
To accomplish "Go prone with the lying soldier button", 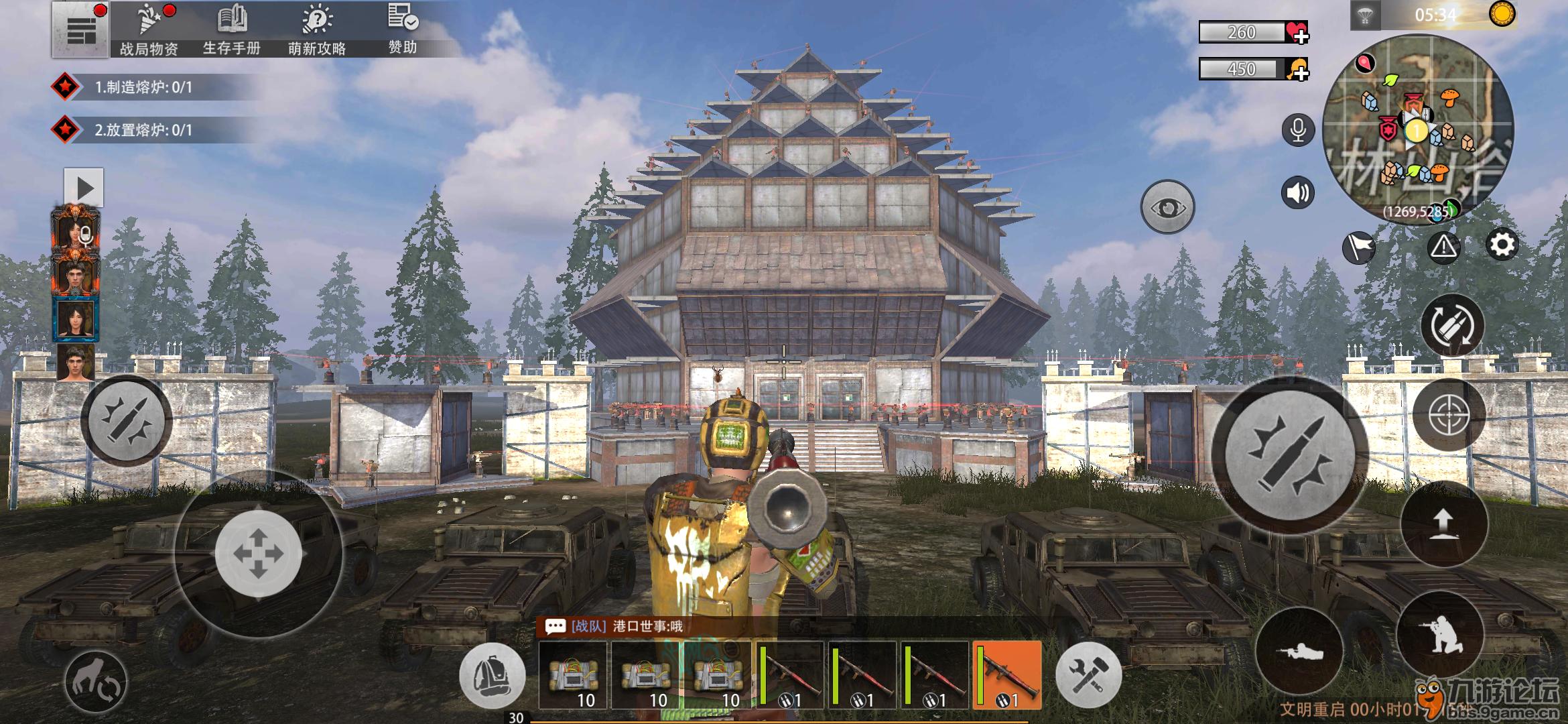I will coord(1299,650).
